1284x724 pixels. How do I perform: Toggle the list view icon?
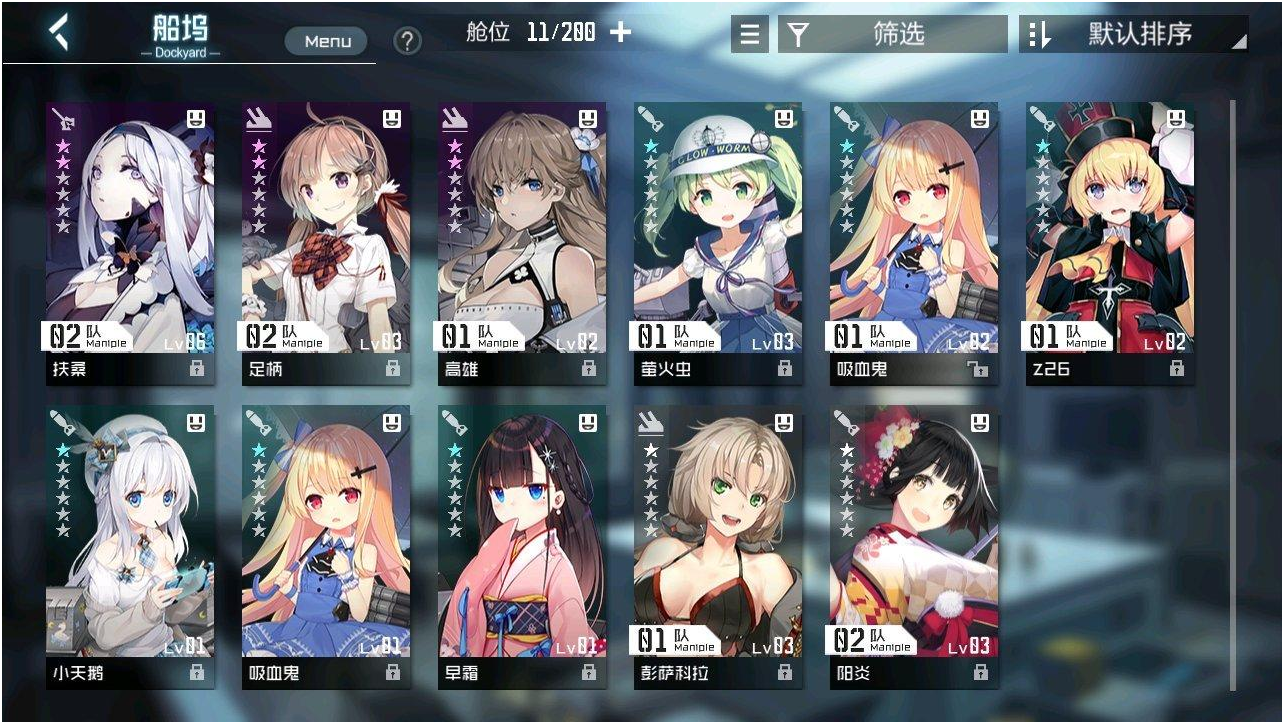click(x=749, y=35)
